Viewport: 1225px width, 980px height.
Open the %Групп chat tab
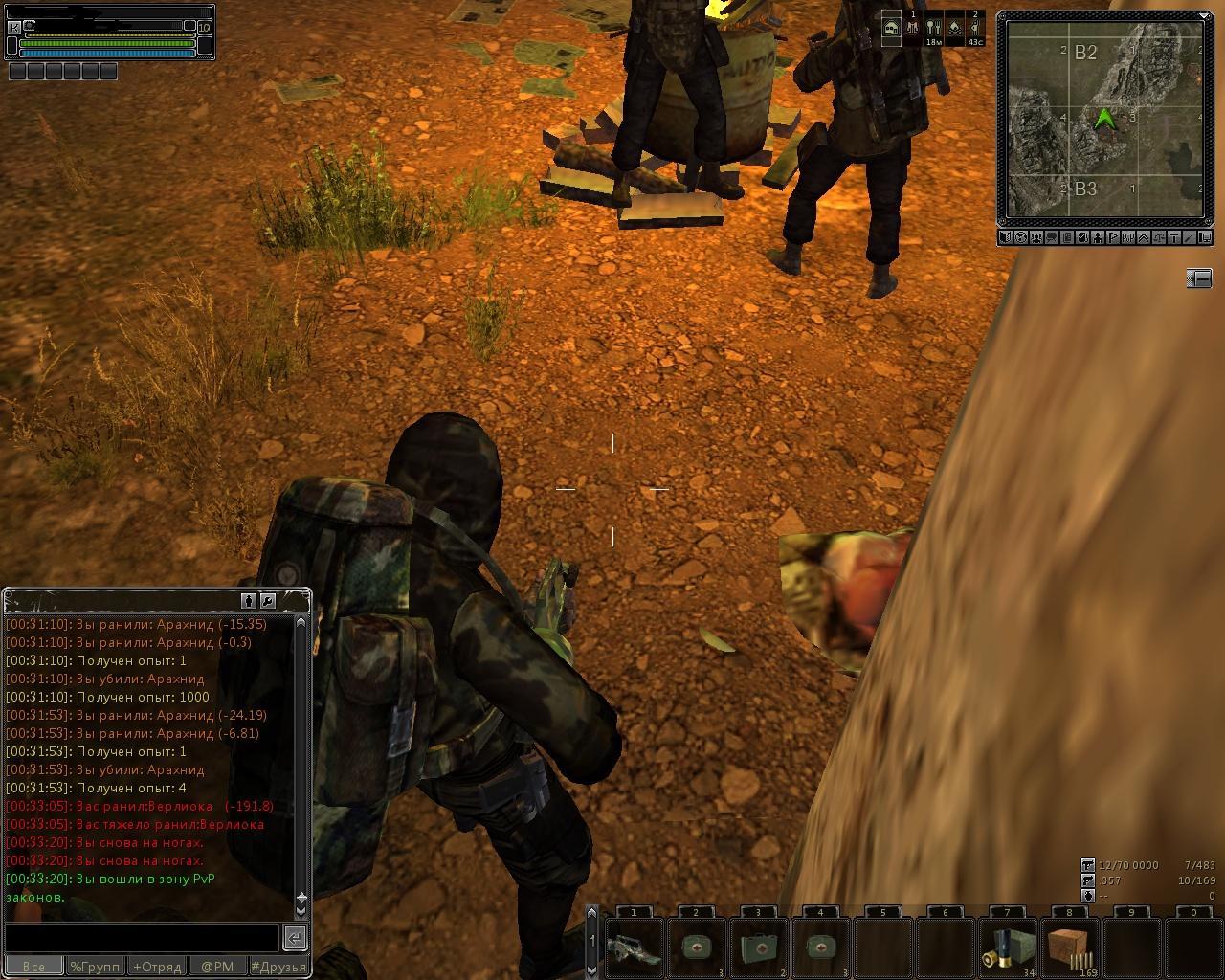95,967
